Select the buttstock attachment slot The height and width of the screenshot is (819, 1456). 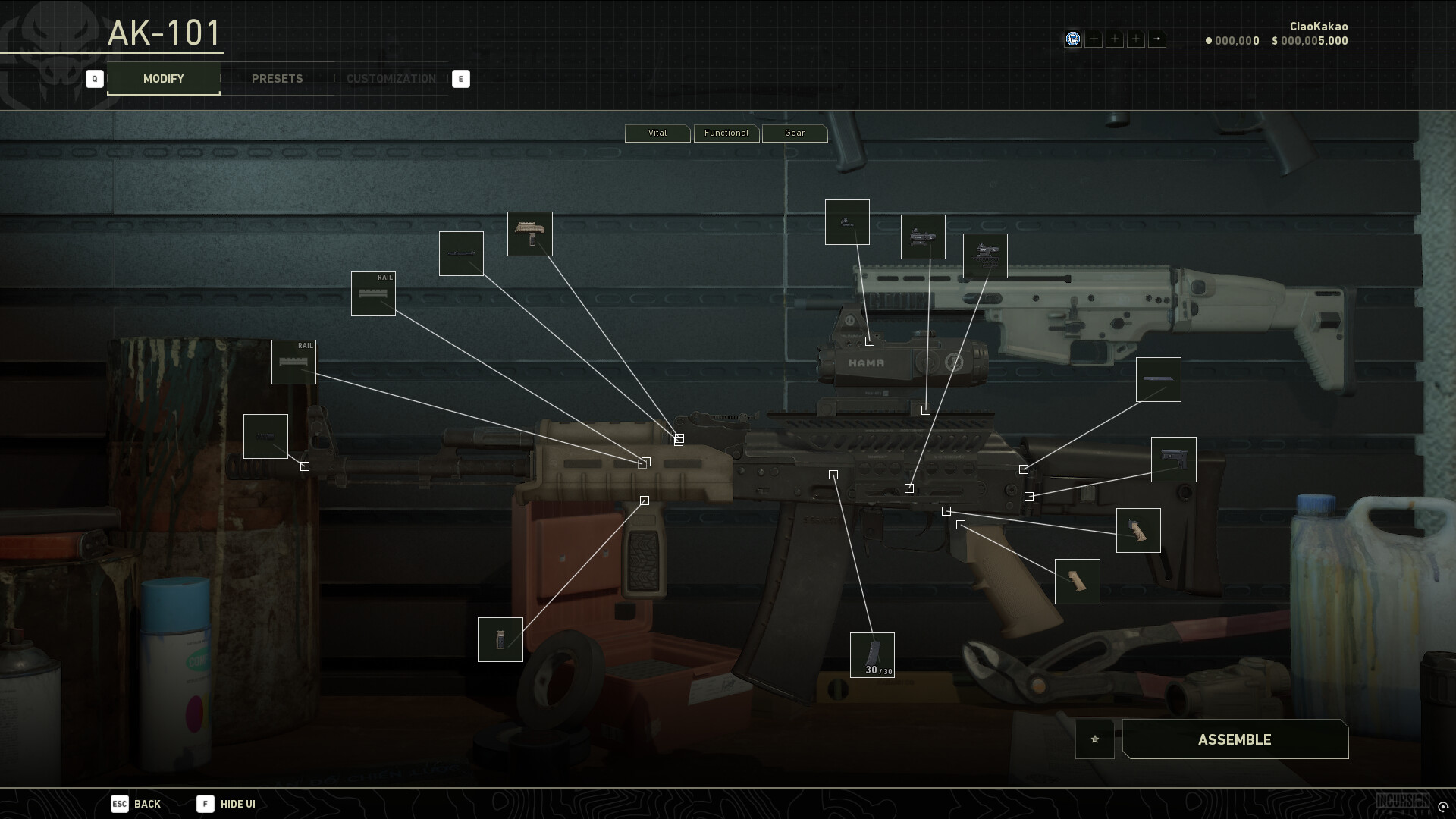pos(1173,460)
